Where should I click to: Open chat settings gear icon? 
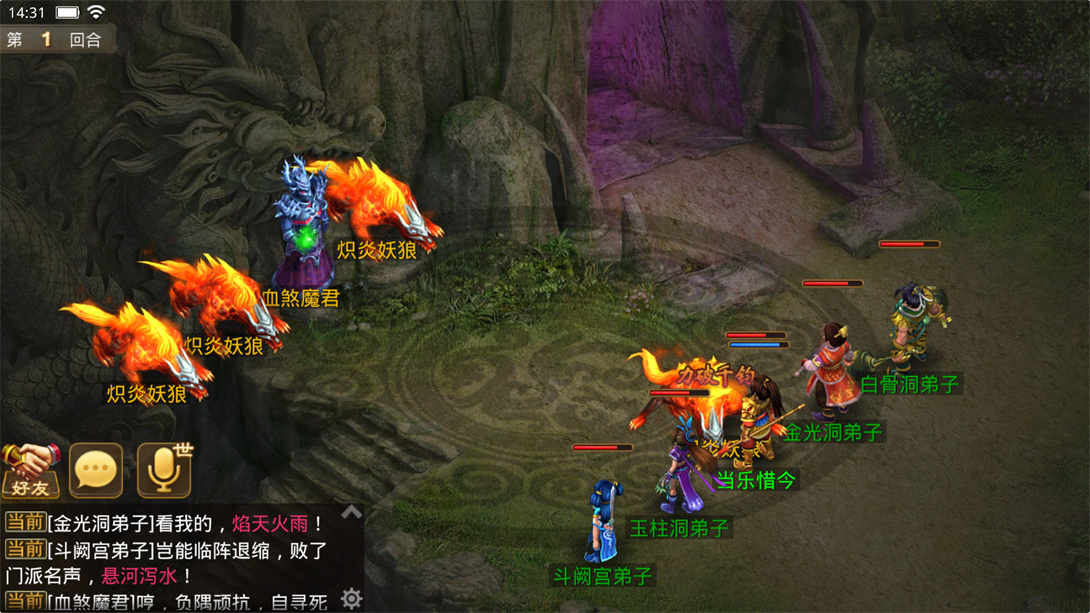(x=351, y=598)
